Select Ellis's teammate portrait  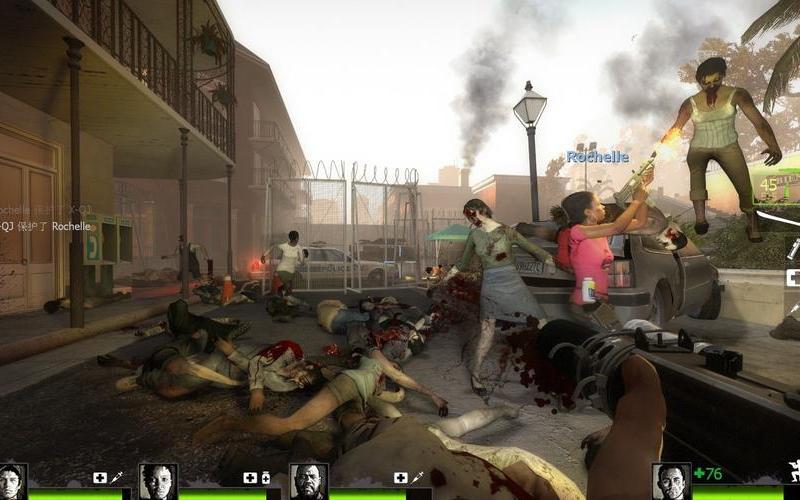[x=13, y=480]
